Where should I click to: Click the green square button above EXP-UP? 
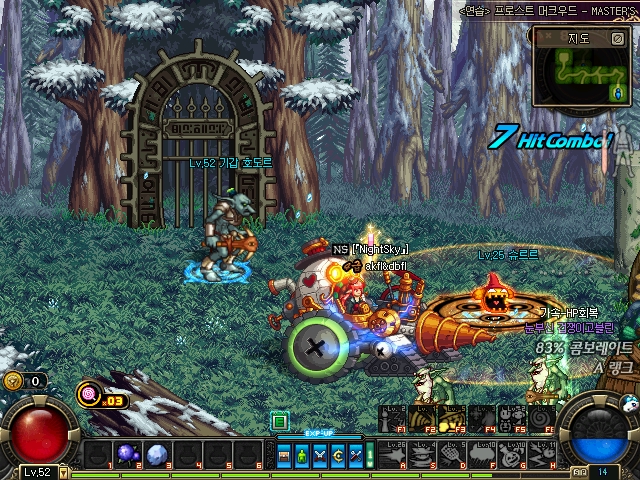[x=279, y=421]
